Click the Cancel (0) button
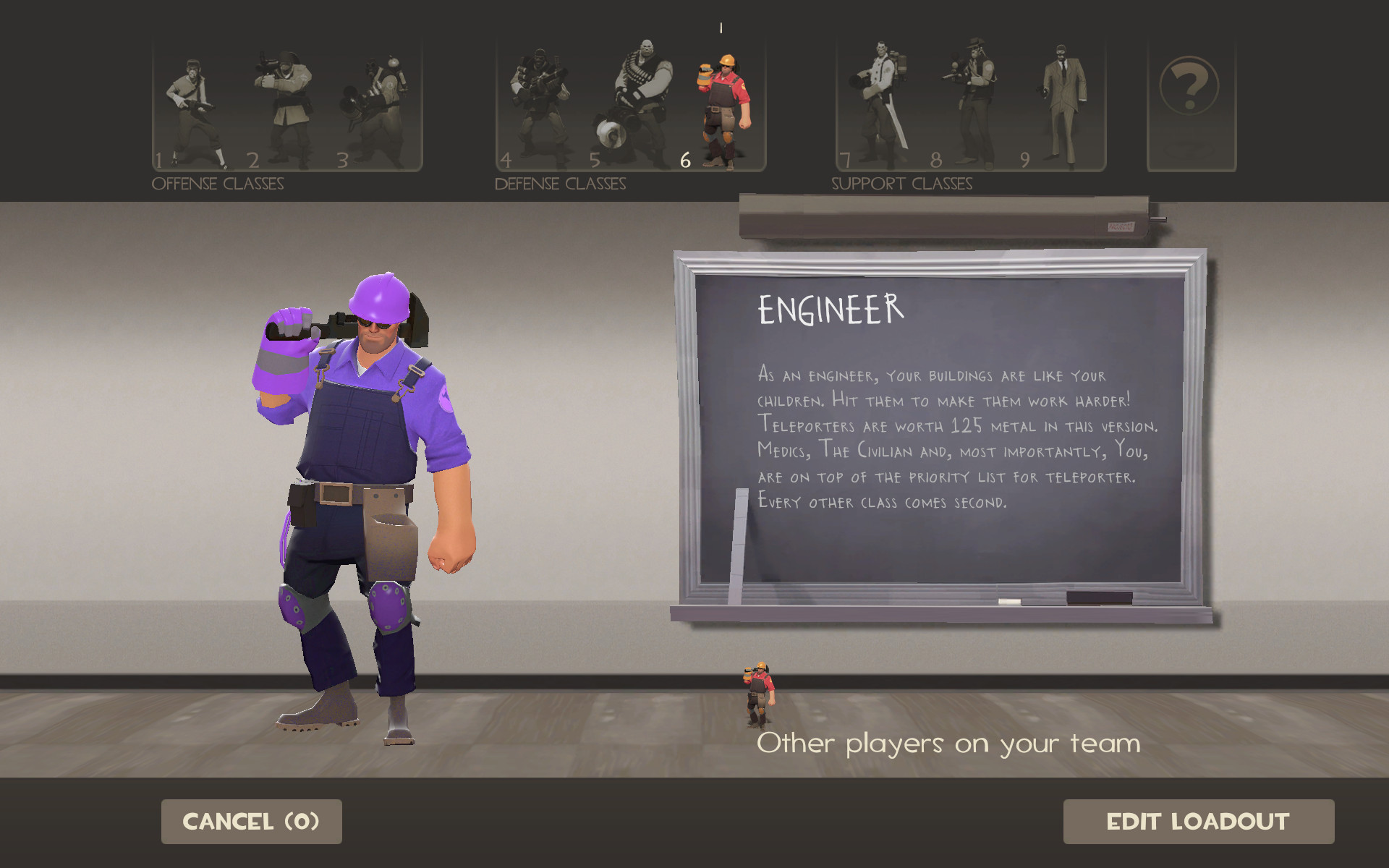The width and height of the screenshot is (1389, 868). pyautogui.click(x=251, y=821)
